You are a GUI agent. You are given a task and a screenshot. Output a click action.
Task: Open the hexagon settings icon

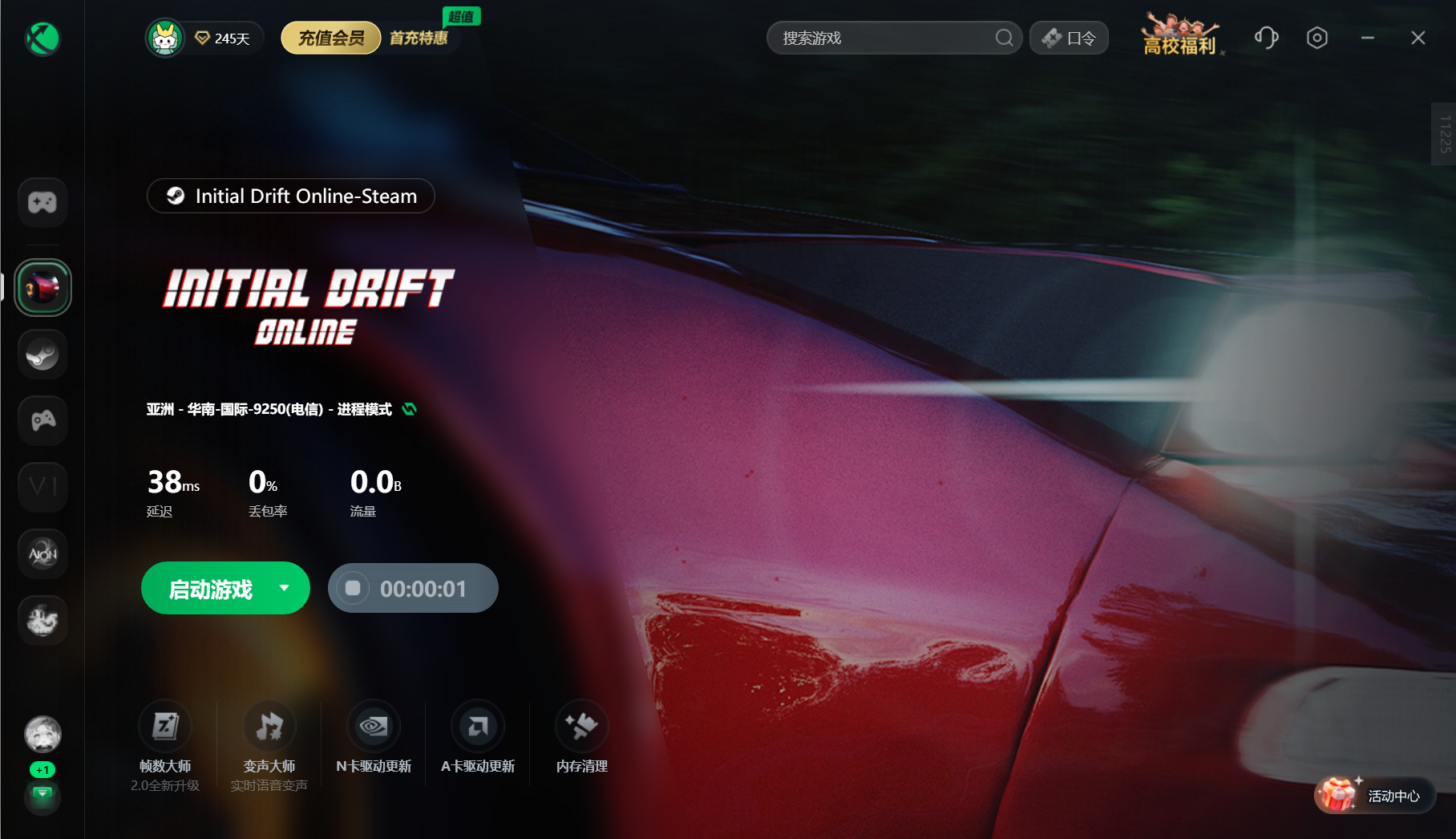1316,38
